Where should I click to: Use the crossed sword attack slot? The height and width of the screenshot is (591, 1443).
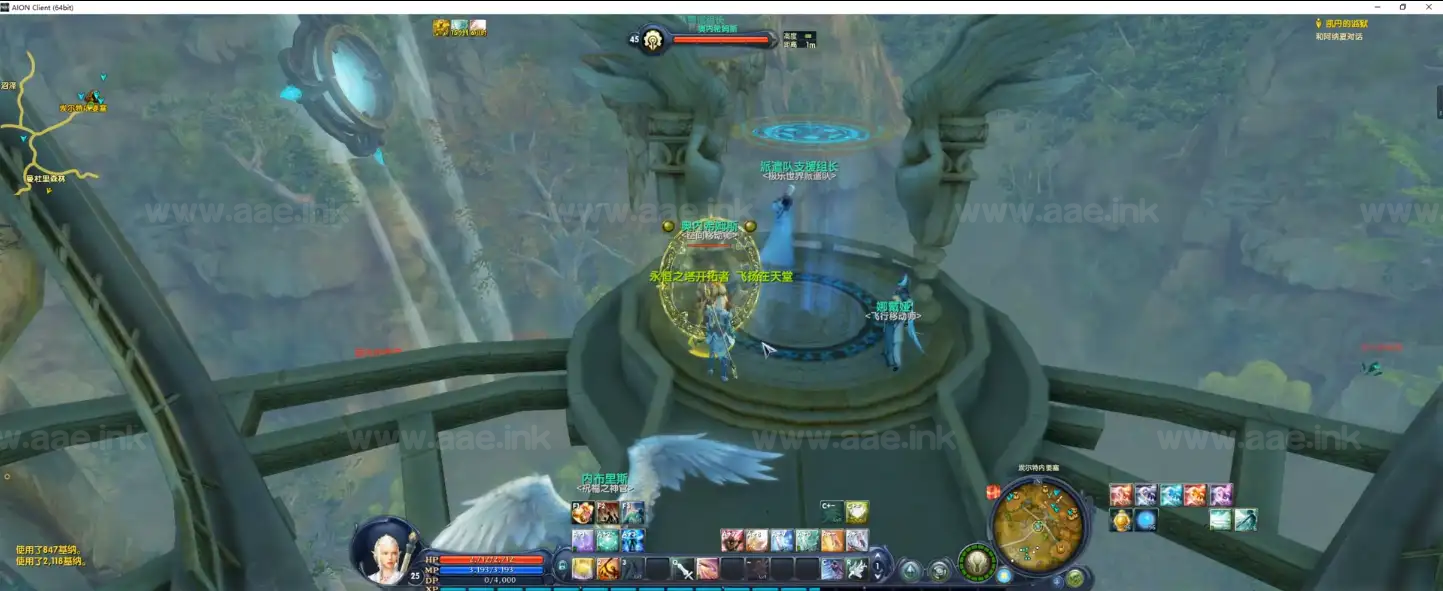click(x=683, y=569)
